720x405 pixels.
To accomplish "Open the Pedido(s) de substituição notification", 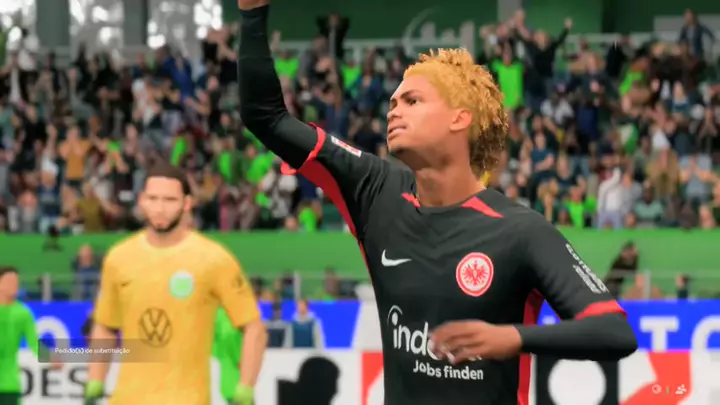I will tap(92, 351).
